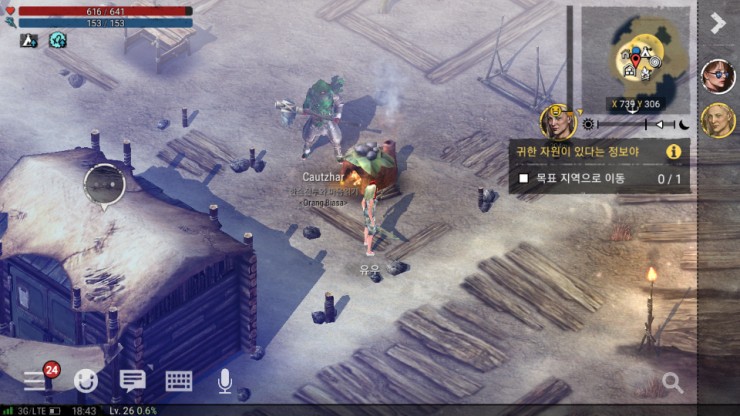Open the quest giver portrait with headband
The height and width of the screenshot is (416, 740).
coord(557,122)
